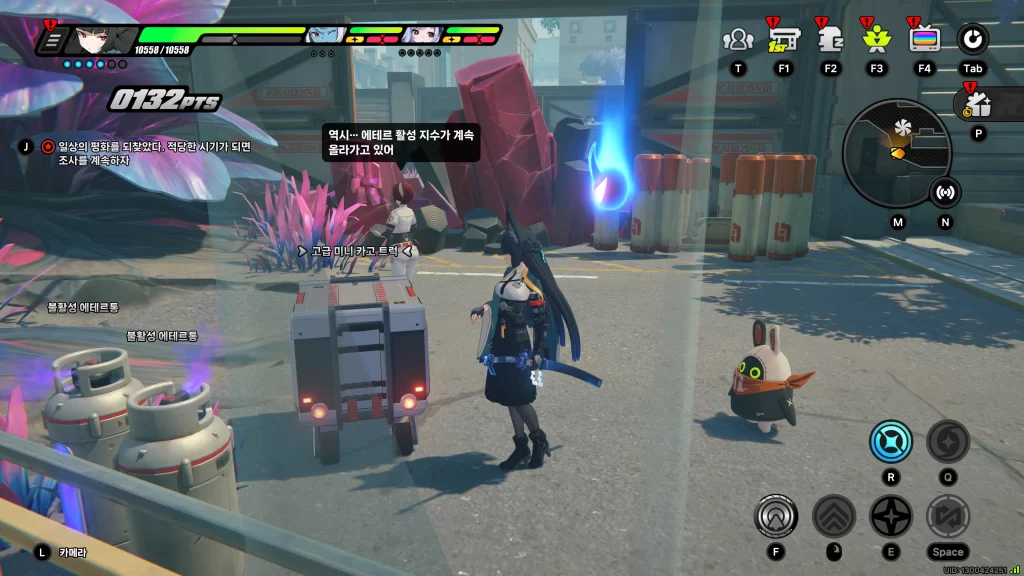The width and height of the screenshot is (1024, 576).
Task: Open the round black-and-white dial icon
Action: click(x=972, y=40)
